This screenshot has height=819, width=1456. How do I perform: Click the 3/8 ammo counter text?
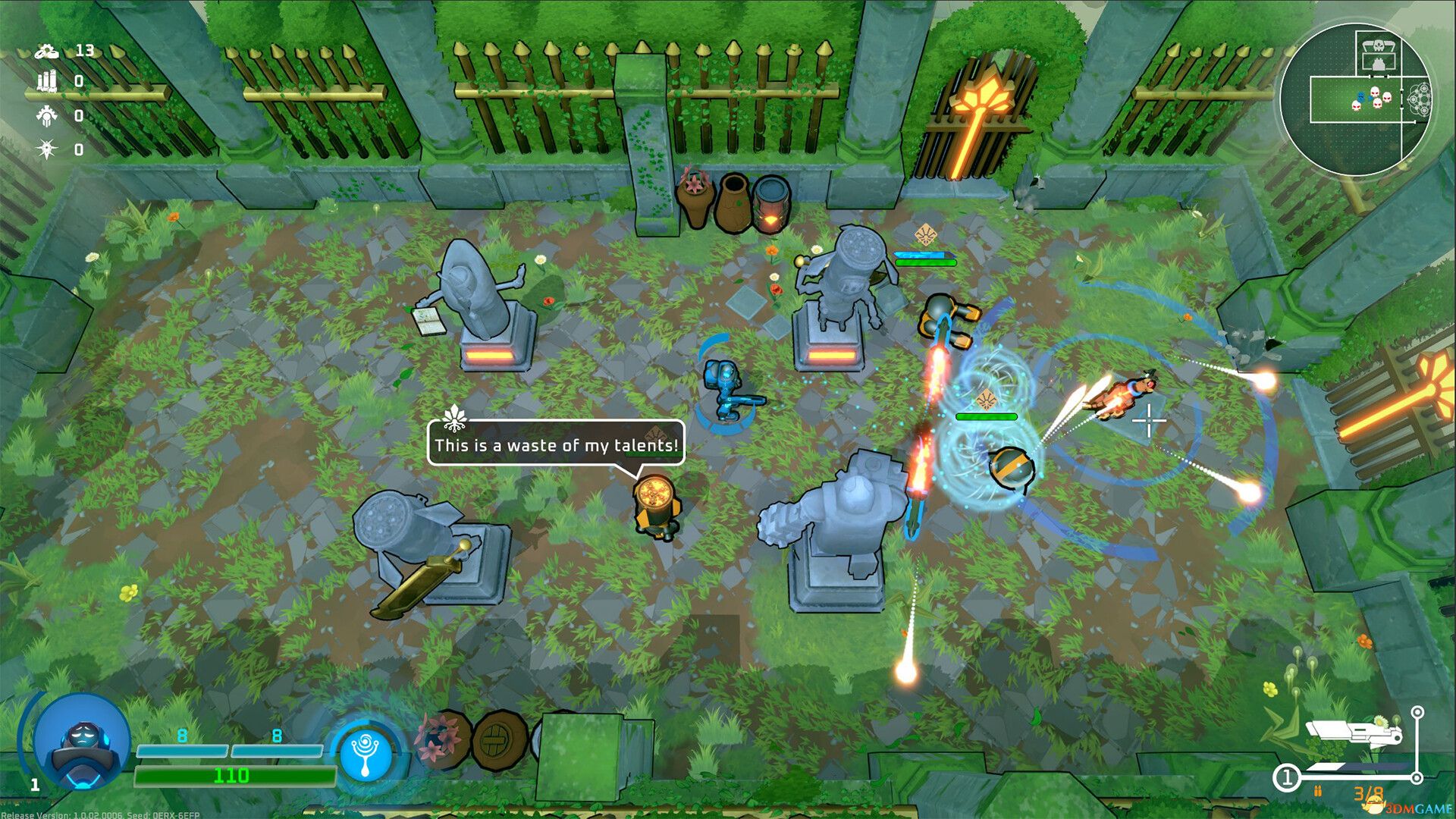pos(1369,792)
